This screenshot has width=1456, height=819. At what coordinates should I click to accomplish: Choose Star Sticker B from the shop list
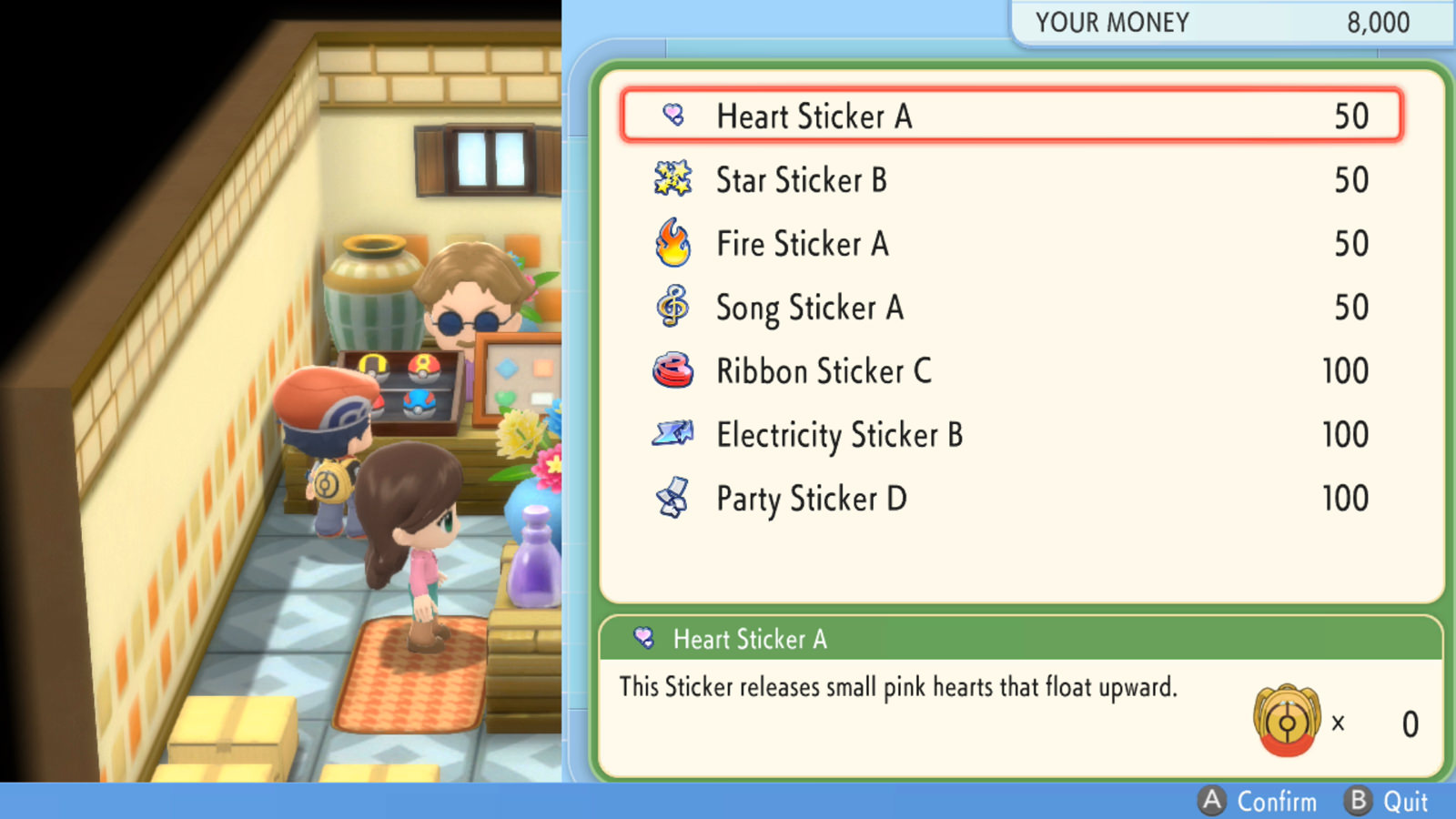coord(803,179)
